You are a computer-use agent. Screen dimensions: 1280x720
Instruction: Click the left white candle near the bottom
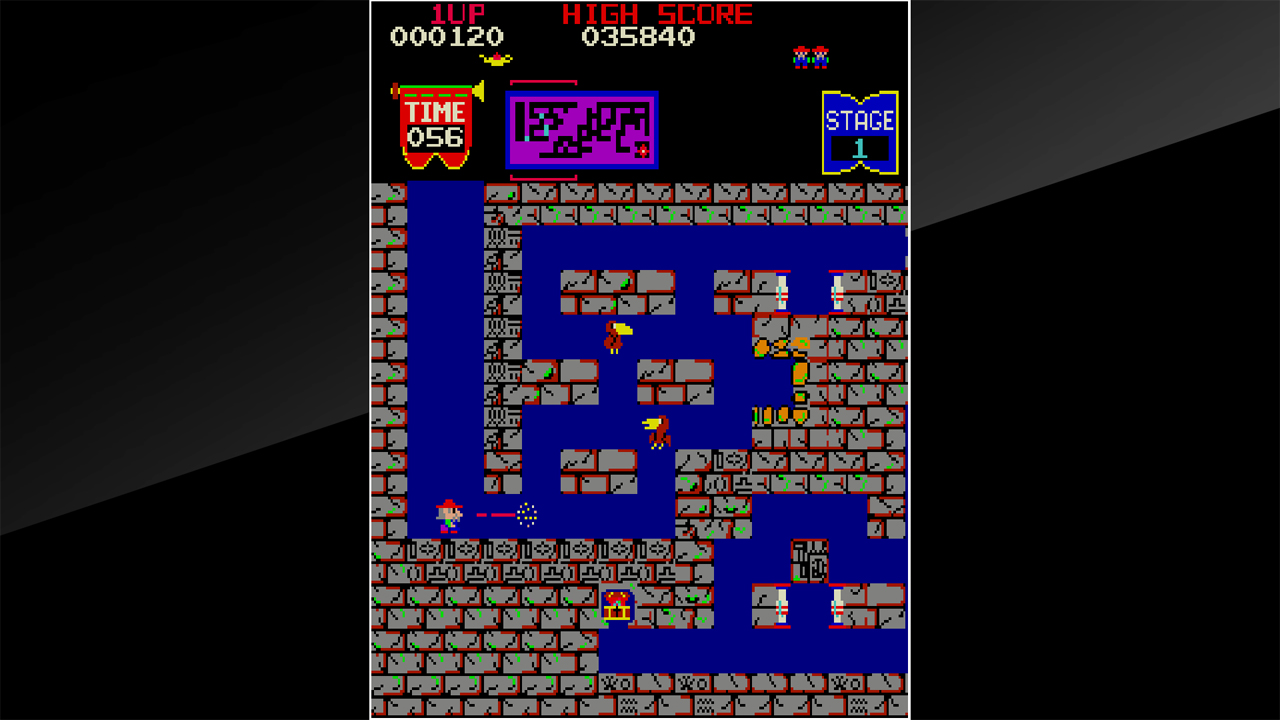[x=782, y=603]
